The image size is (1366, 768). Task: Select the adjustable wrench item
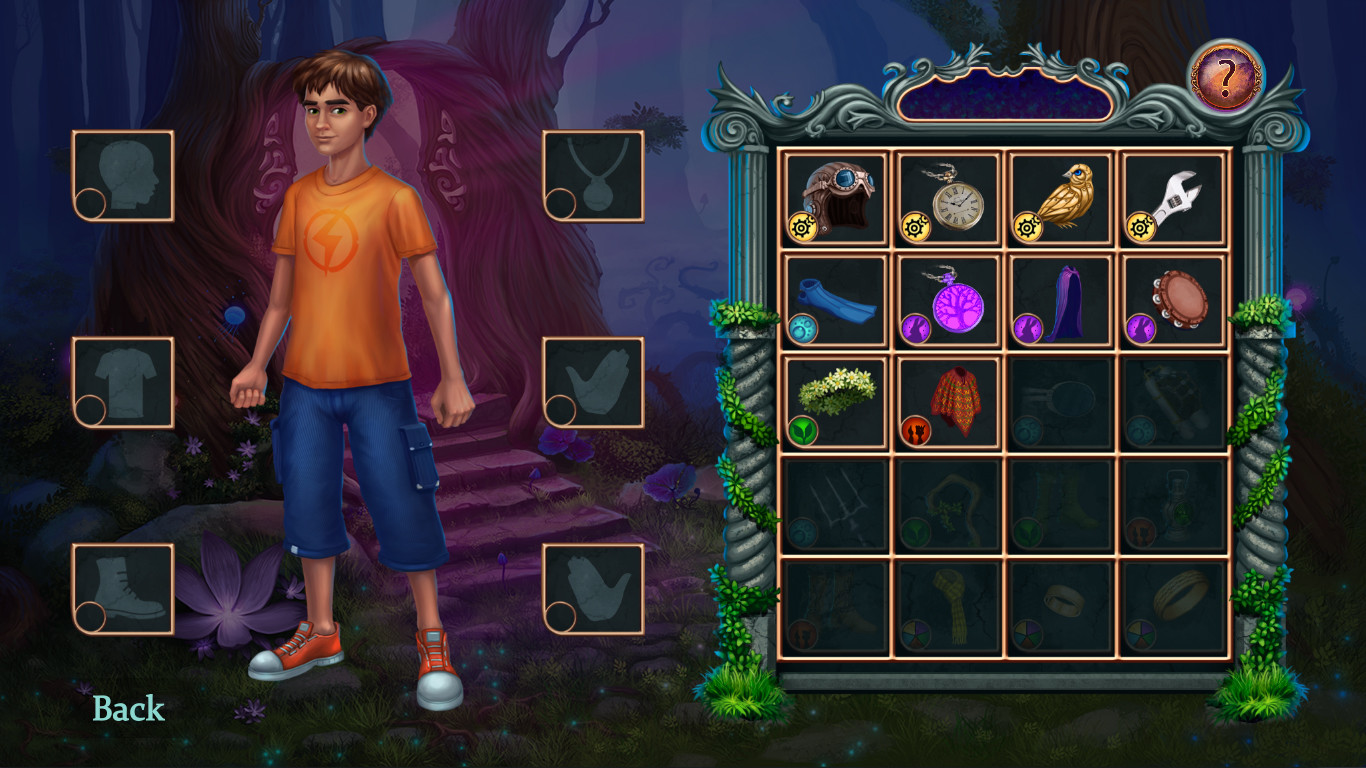pyautogui.click(x=1174, y=198)
